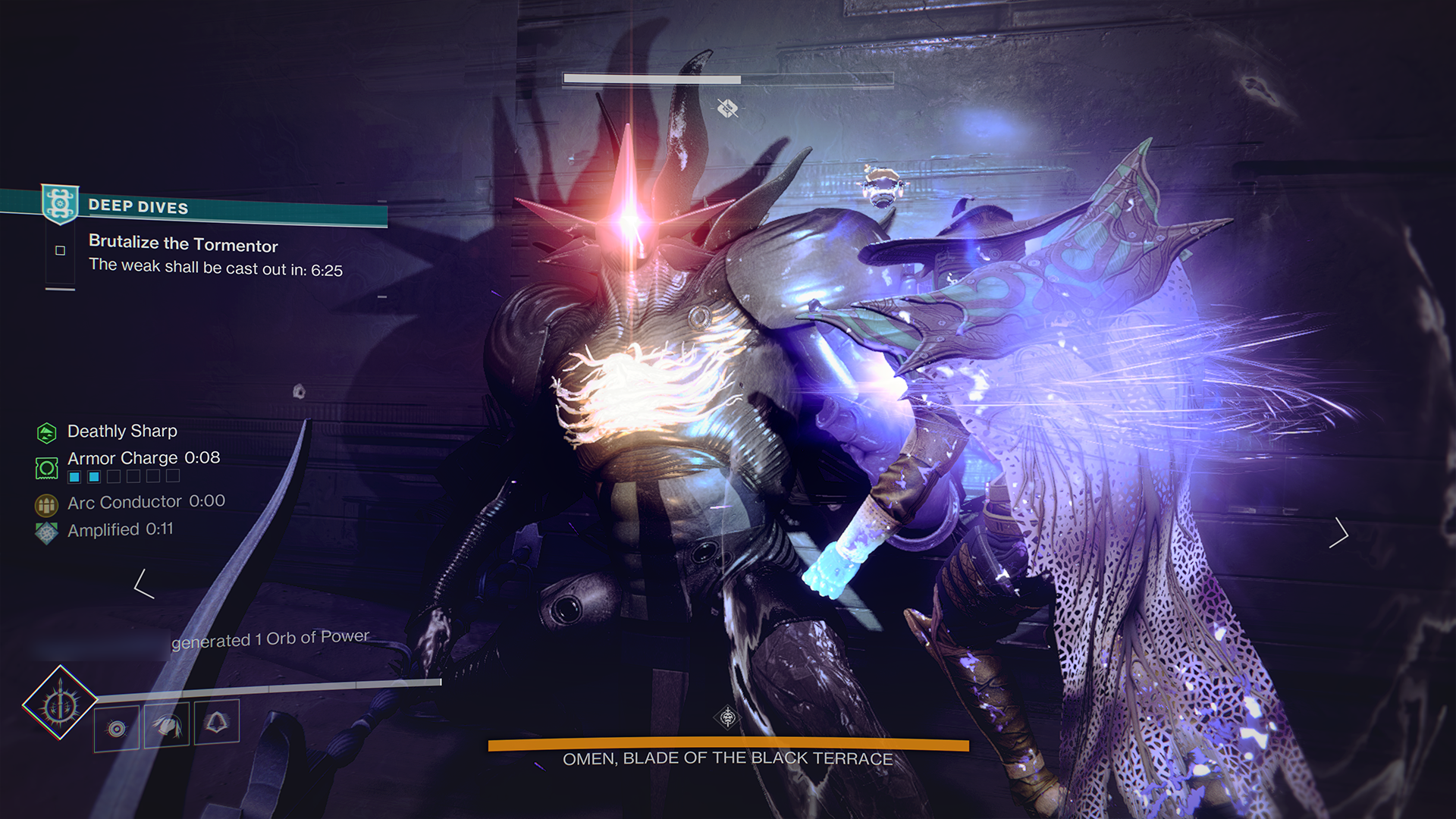The width and height of the screenshot is (1456, 819).
Task: Click the Deathly Sharp buff icon
Action: [x=47, y=431]
